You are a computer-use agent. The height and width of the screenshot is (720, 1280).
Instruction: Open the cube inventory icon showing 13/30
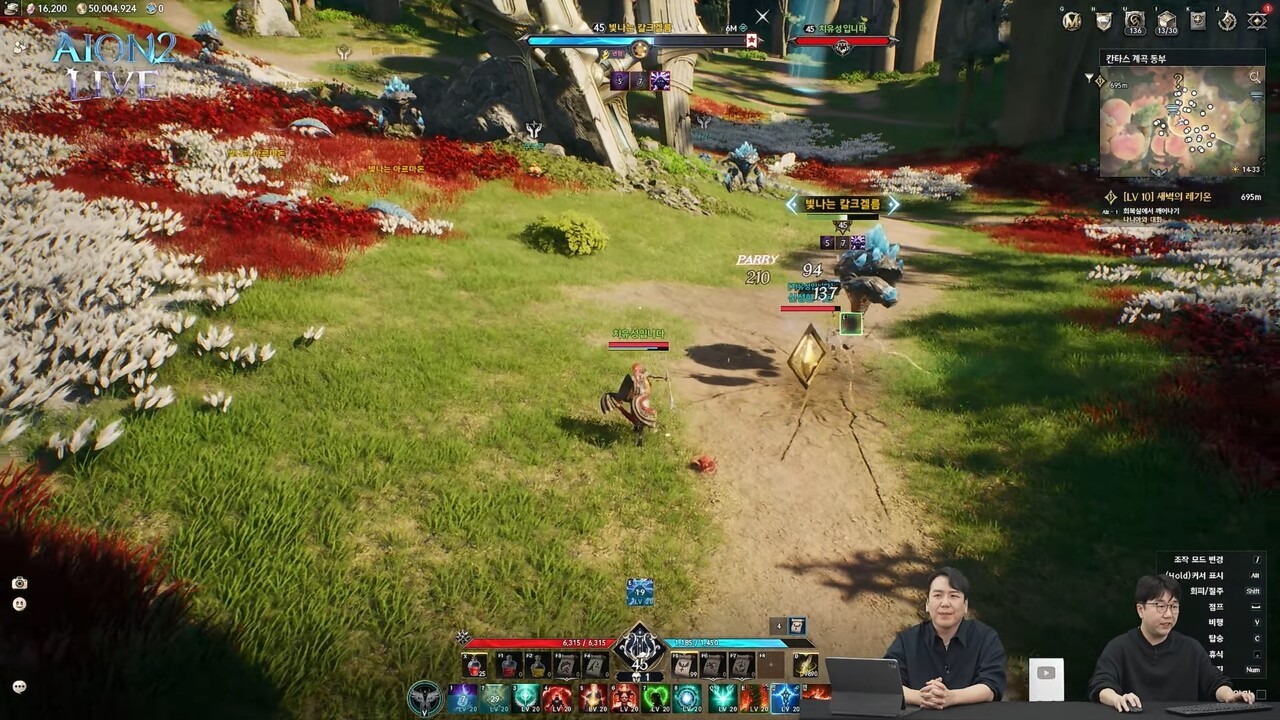tap(1166, 21)
